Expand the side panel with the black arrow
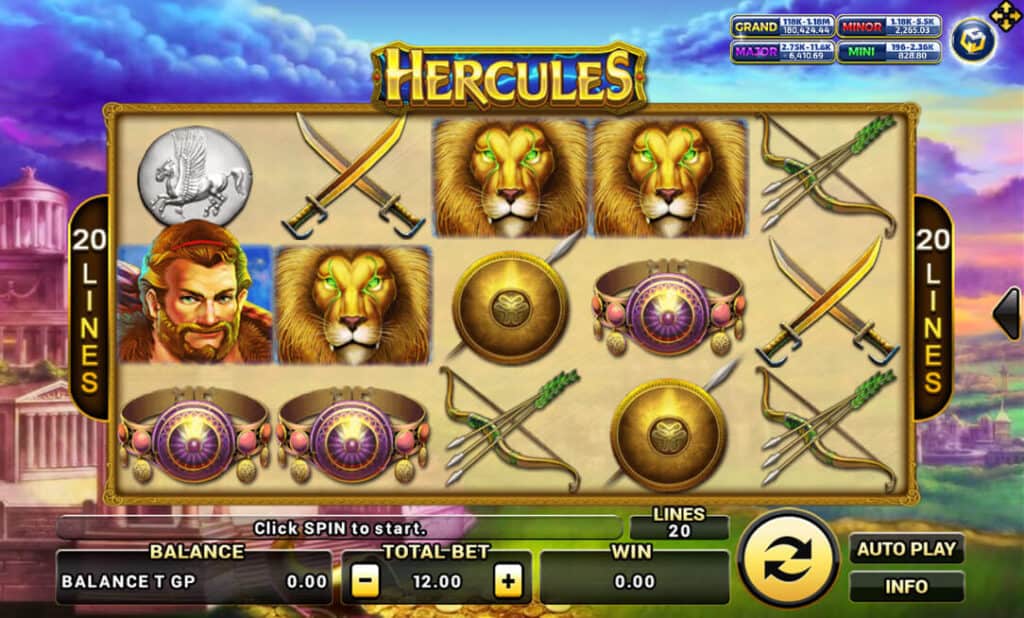 [1007, 313]
